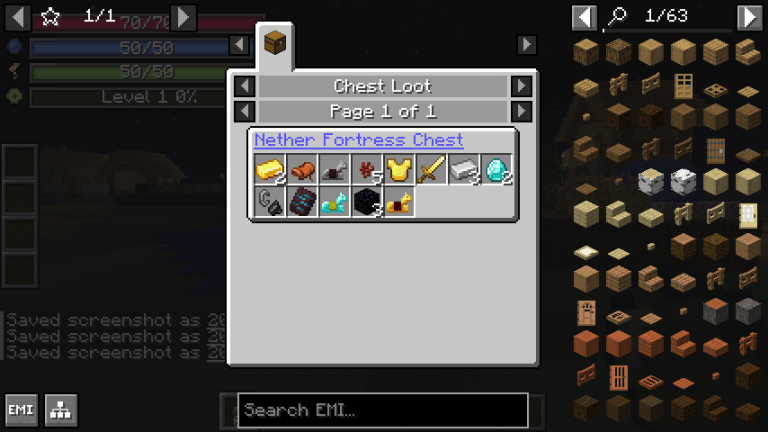
Task: Go to next Chest Loot category
Action: [521, 86]
